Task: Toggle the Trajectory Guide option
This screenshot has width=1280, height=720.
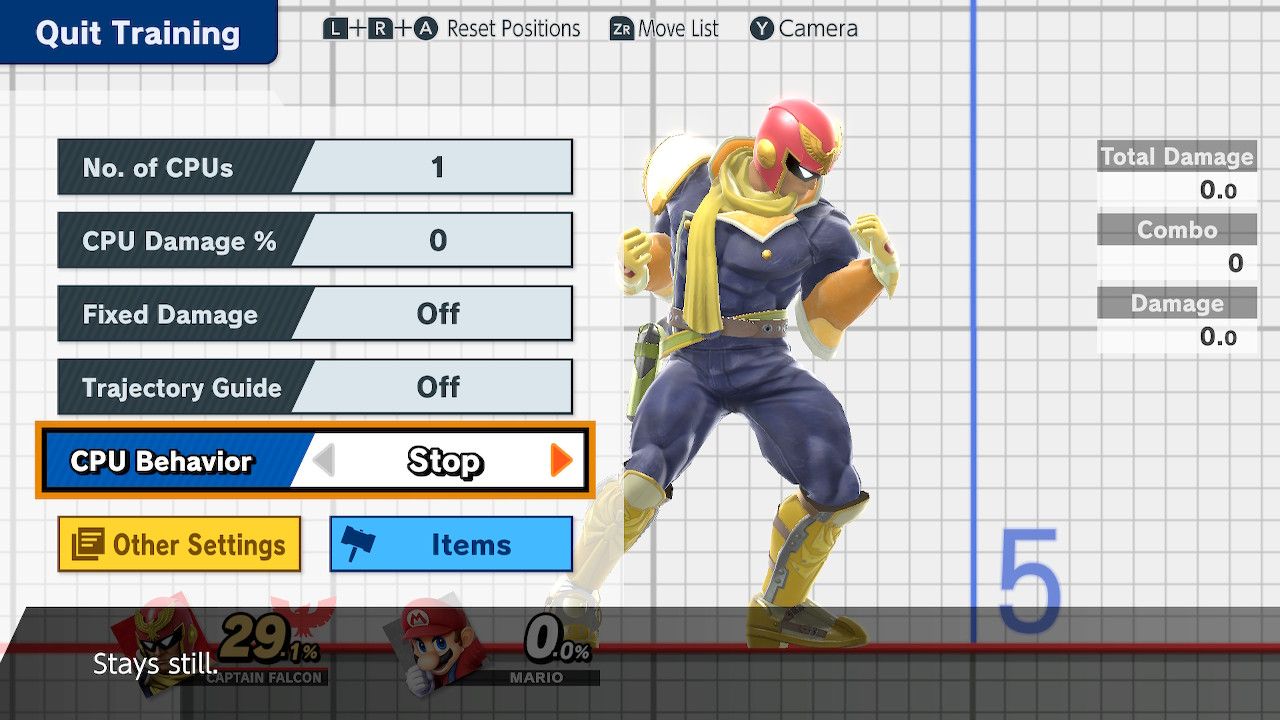Action: click(x=314, y=387)
